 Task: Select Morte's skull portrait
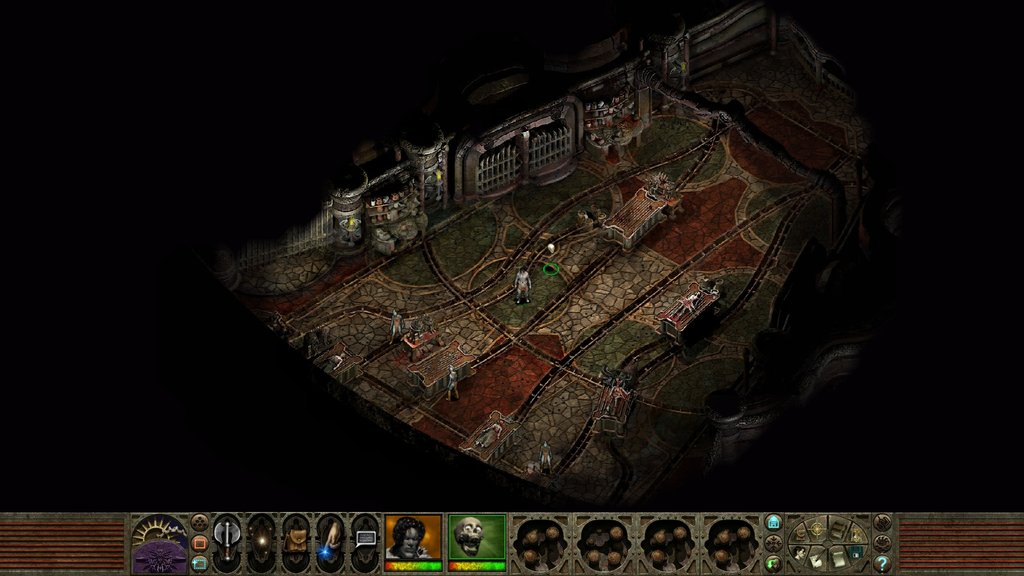[477, 538]
